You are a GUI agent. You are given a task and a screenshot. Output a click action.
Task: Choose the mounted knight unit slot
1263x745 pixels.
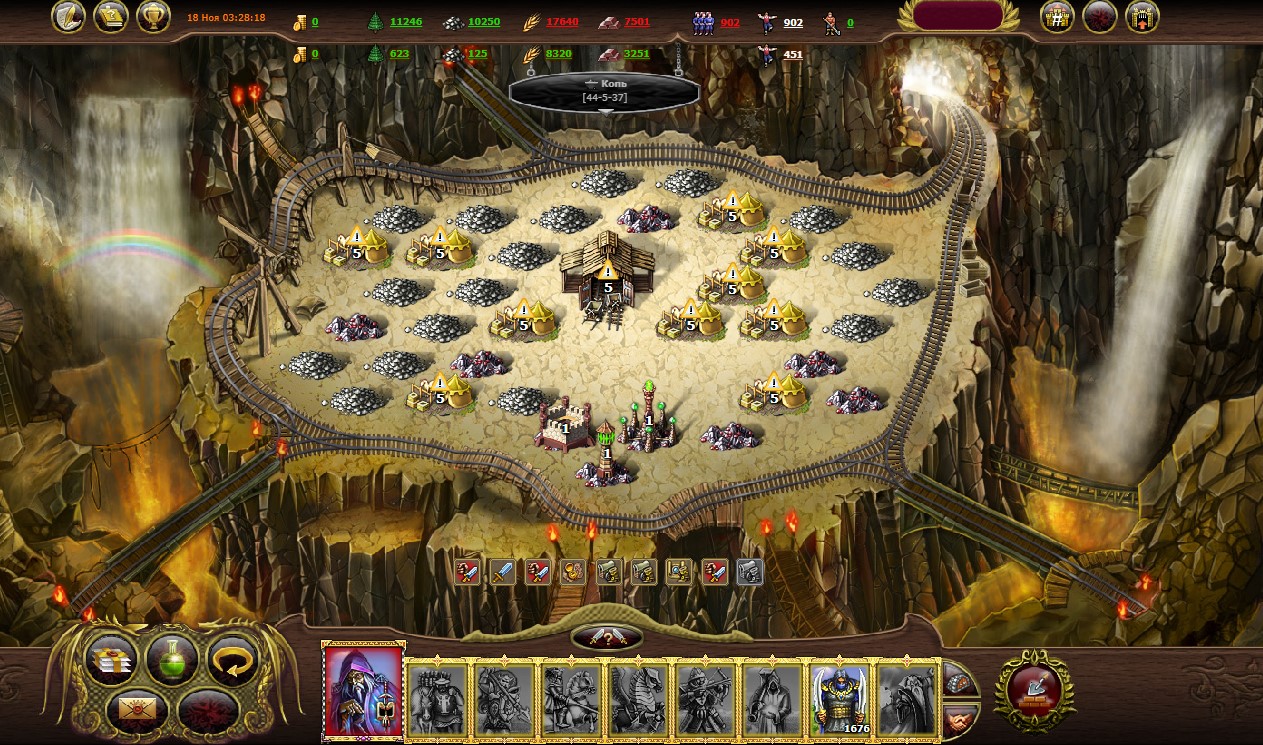[572, 699]
